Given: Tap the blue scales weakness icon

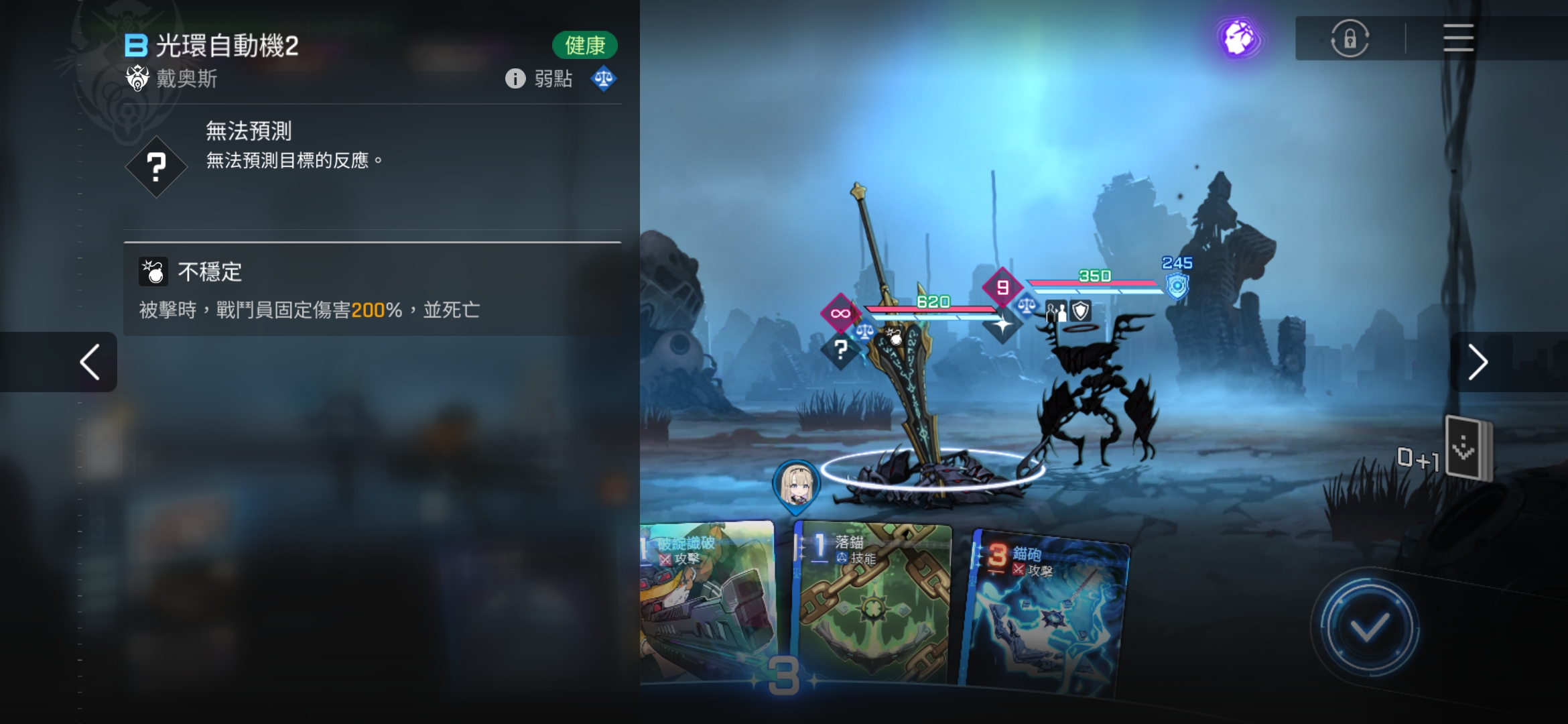Looking at the screenshot, I should tap(603, 79).
